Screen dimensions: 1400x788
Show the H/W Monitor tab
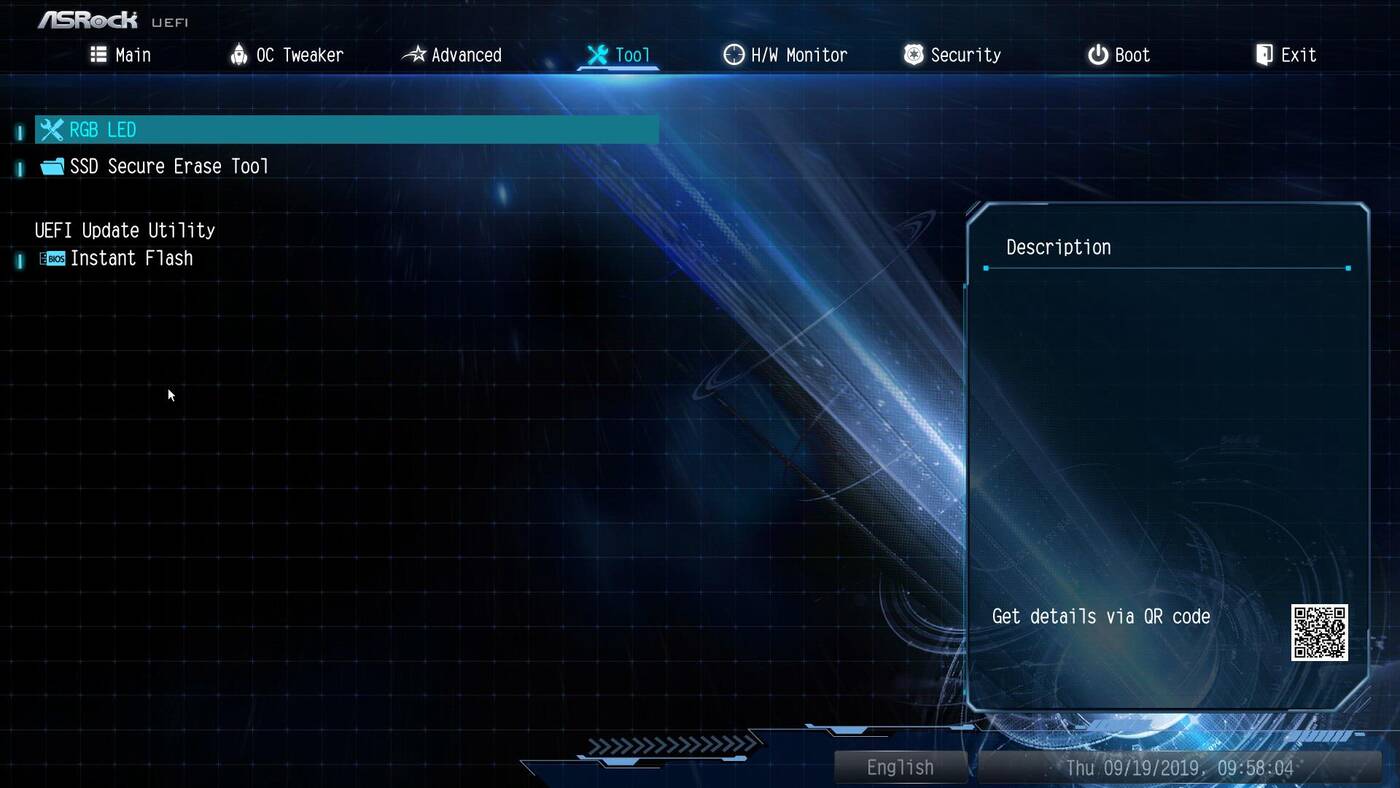click(785, 55)
